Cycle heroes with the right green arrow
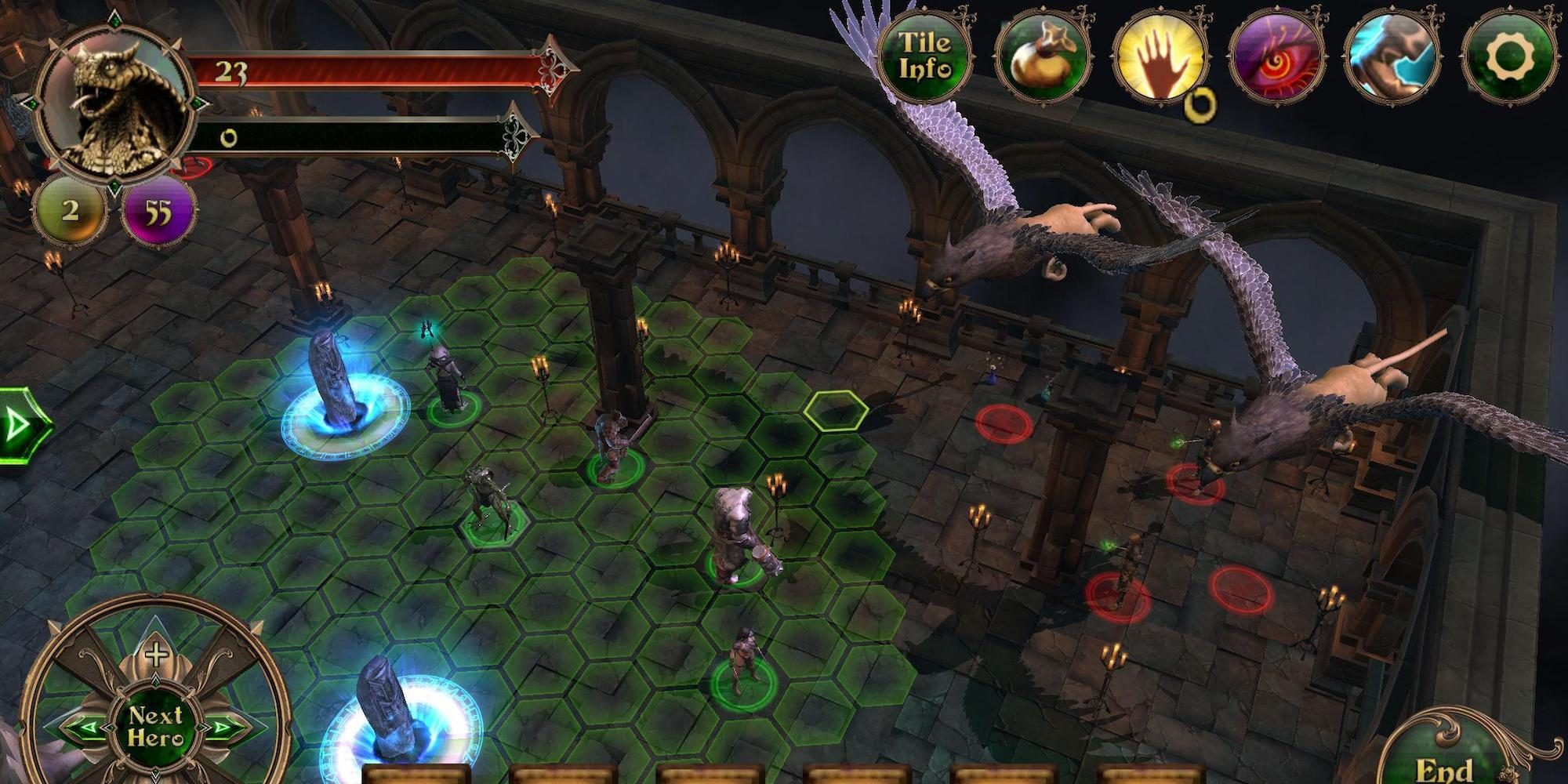 coord(222,728)
